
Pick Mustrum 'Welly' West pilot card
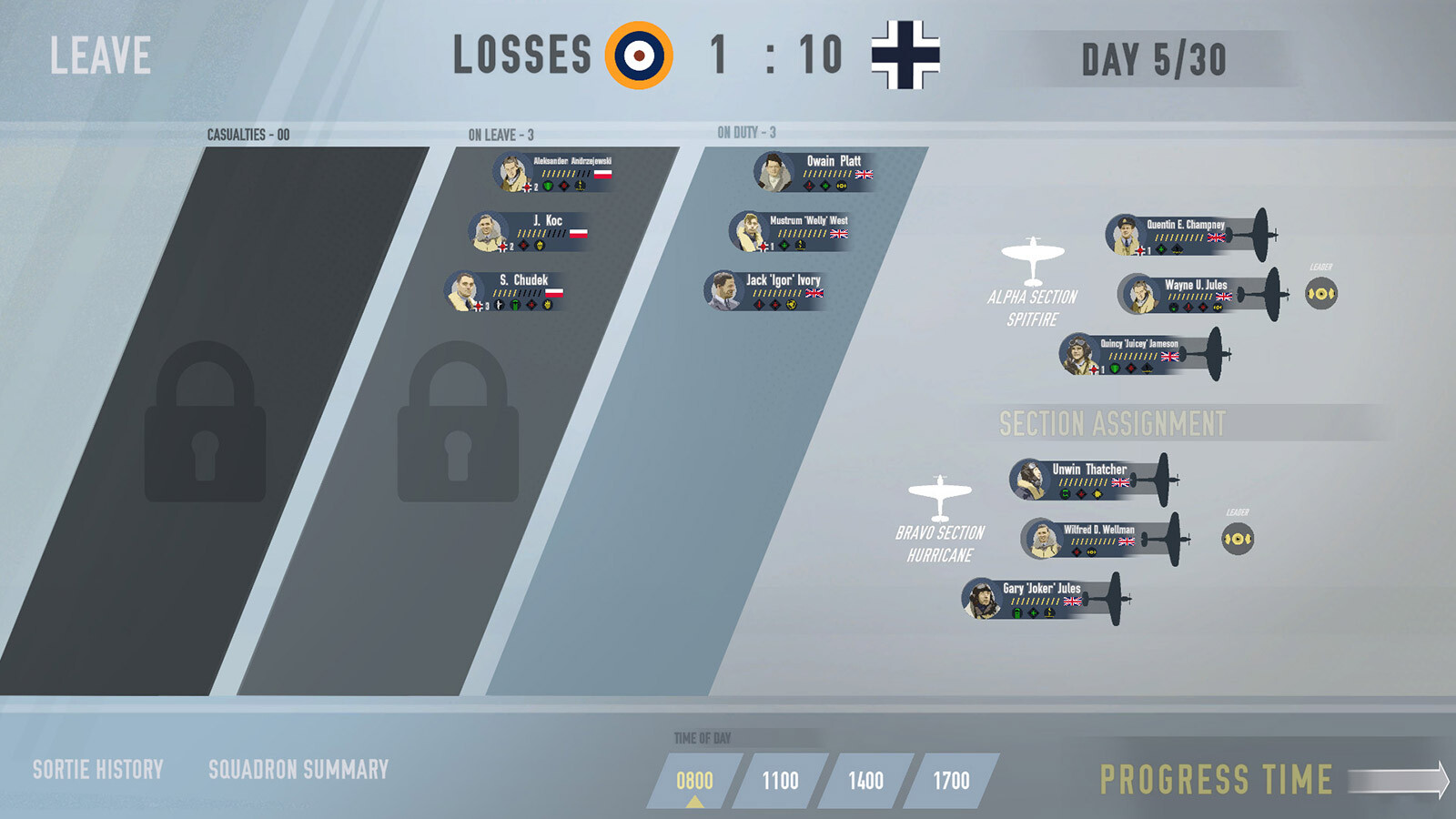(790, 232)
